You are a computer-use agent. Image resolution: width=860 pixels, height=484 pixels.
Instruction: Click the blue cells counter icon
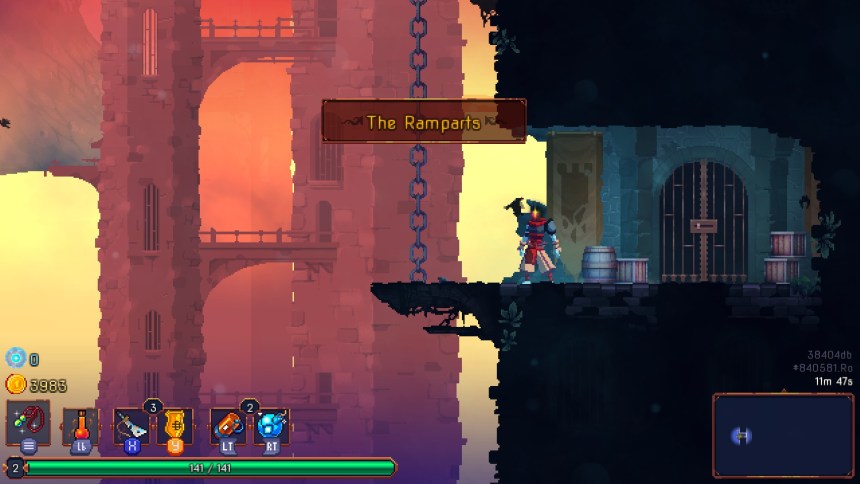pyautogui.click(x=16, y=358)
